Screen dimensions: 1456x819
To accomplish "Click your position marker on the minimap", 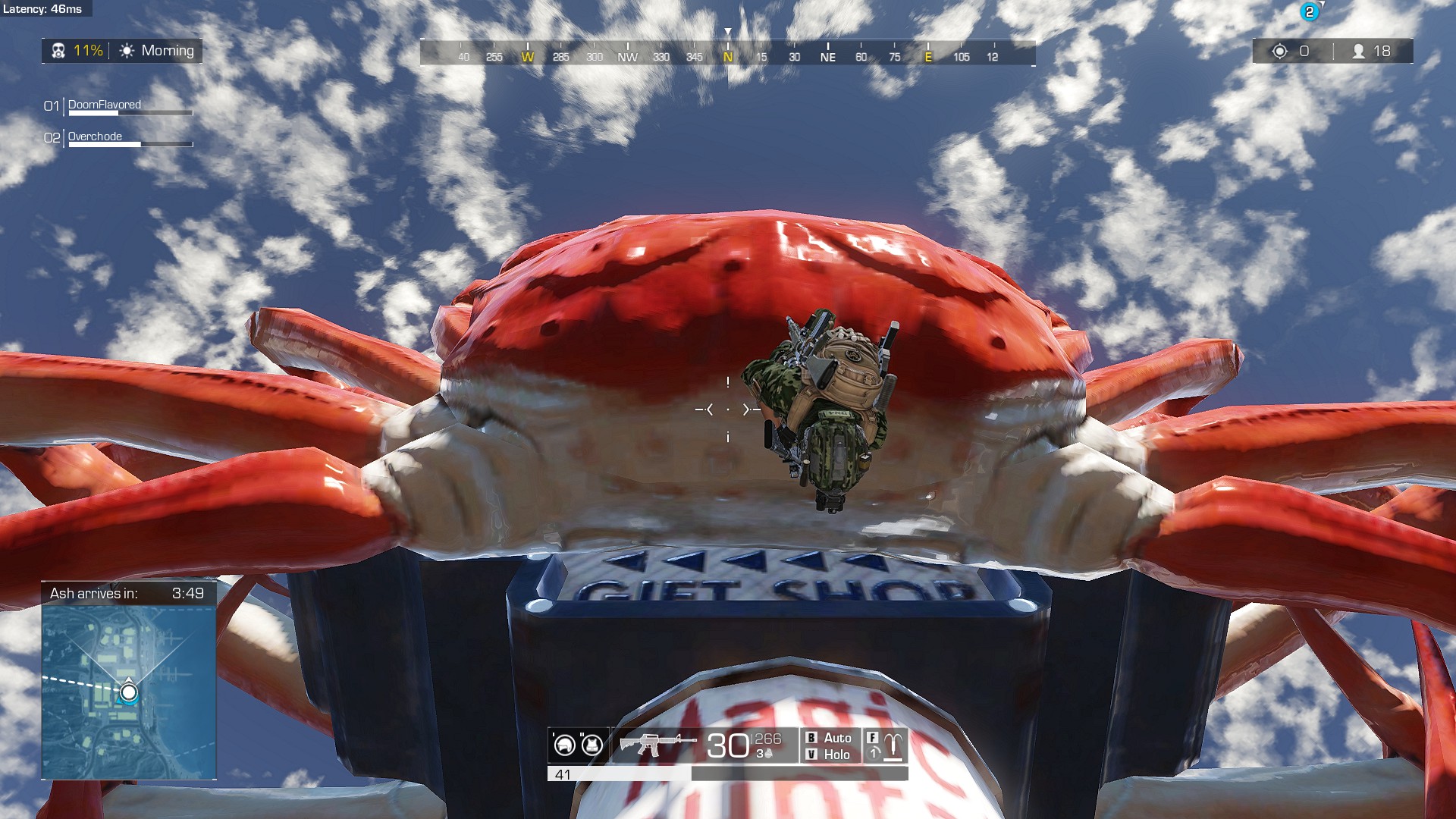I will [x=127, y=692].
